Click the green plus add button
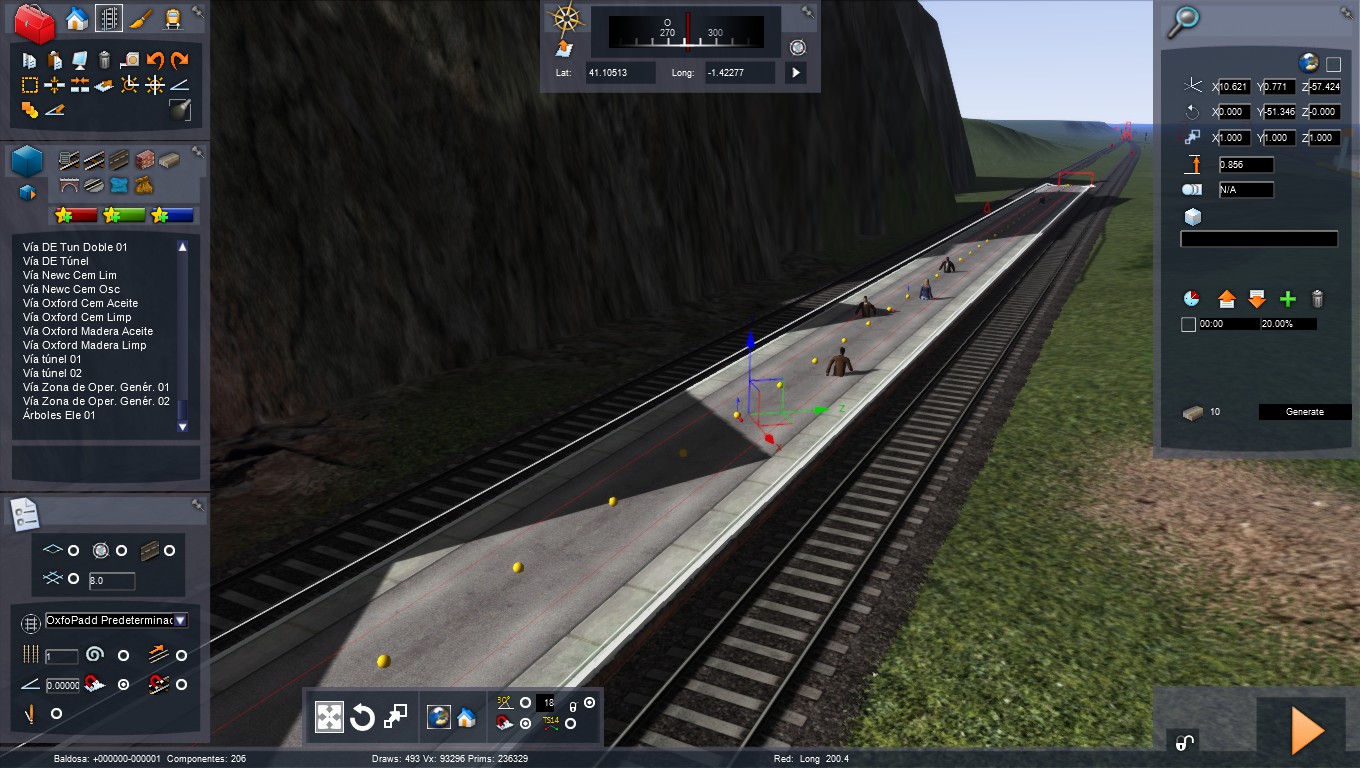The height and width of the screenshot is (768, 1360). tap(1288, 299)
